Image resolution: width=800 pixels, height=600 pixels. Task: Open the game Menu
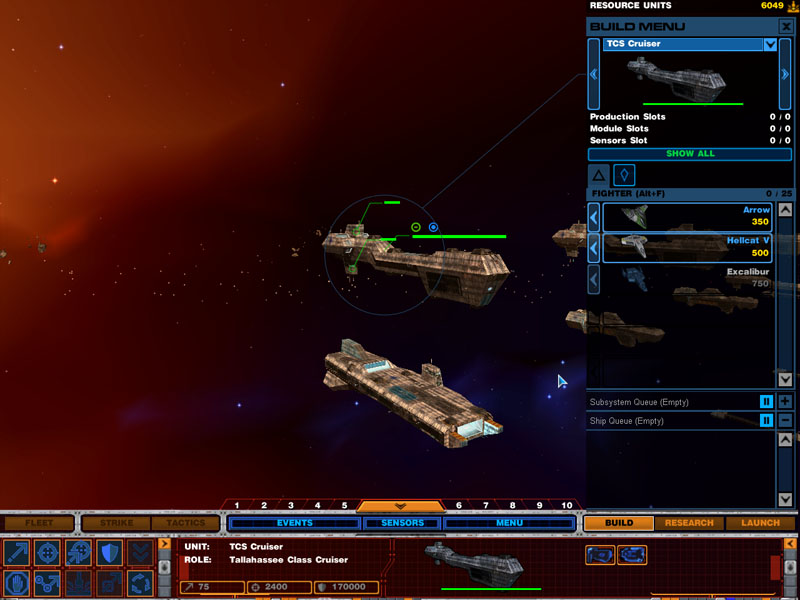click(x=509, y=523)
